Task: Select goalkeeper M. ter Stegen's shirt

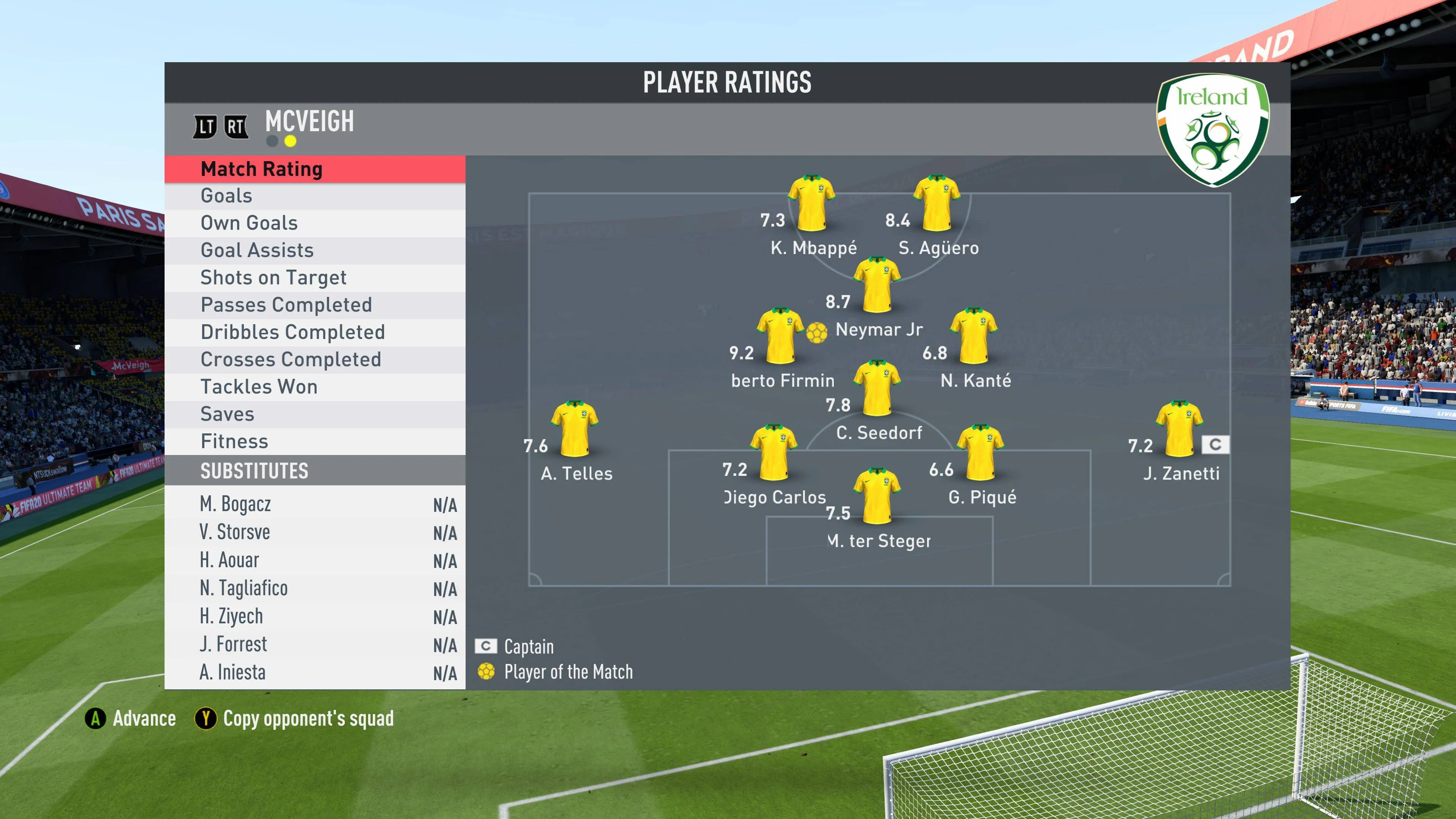Action: [x=876, y=496]
